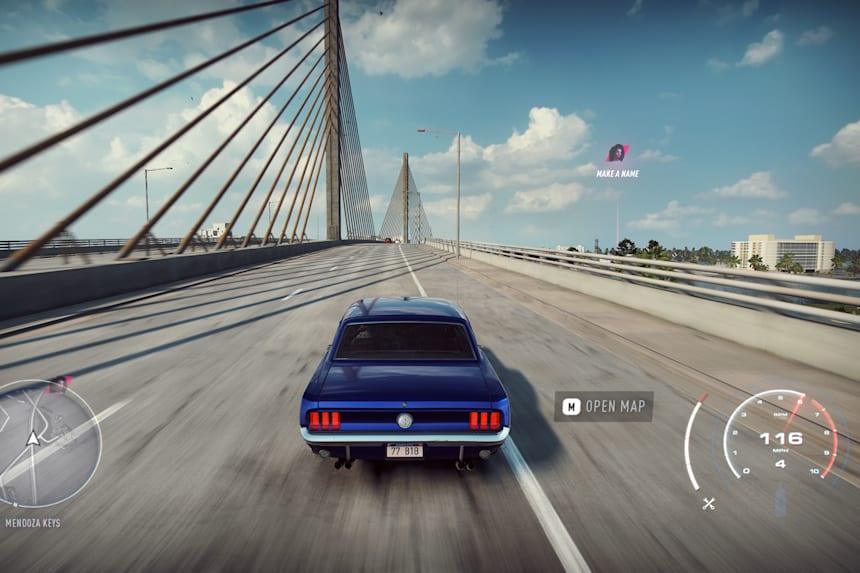Select the Make a Name objective marker

tap(617, 154)
